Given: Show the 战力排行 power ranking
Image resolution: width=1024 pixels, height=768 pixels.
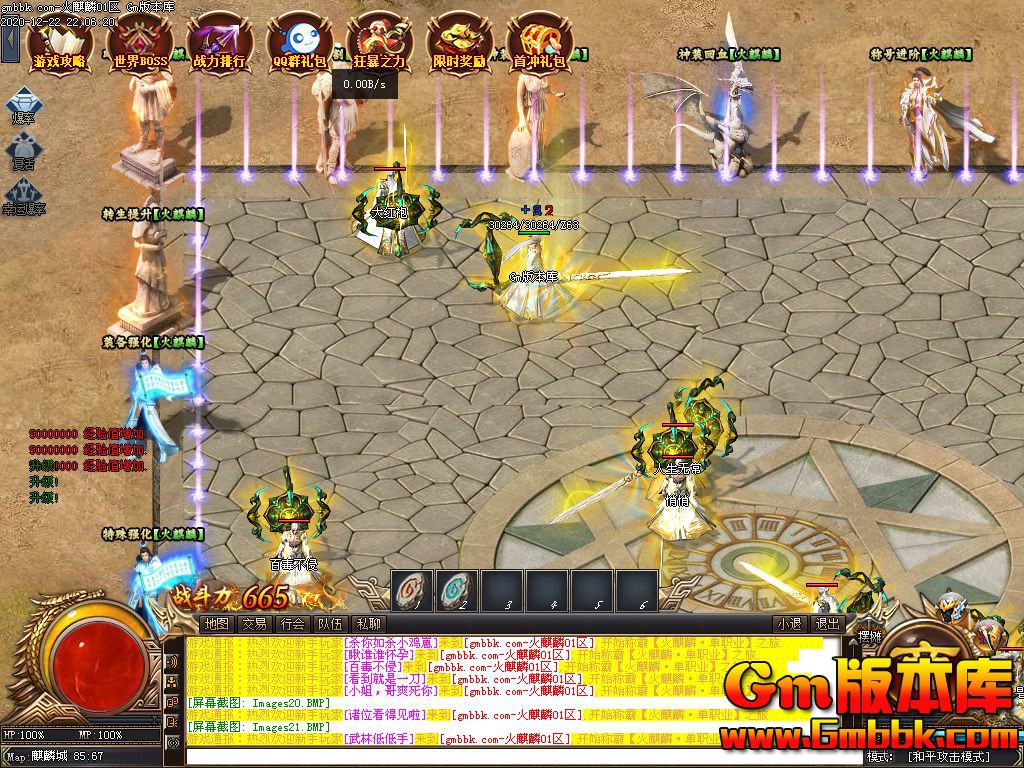Looking at the screenshot, I should point(219,44).
